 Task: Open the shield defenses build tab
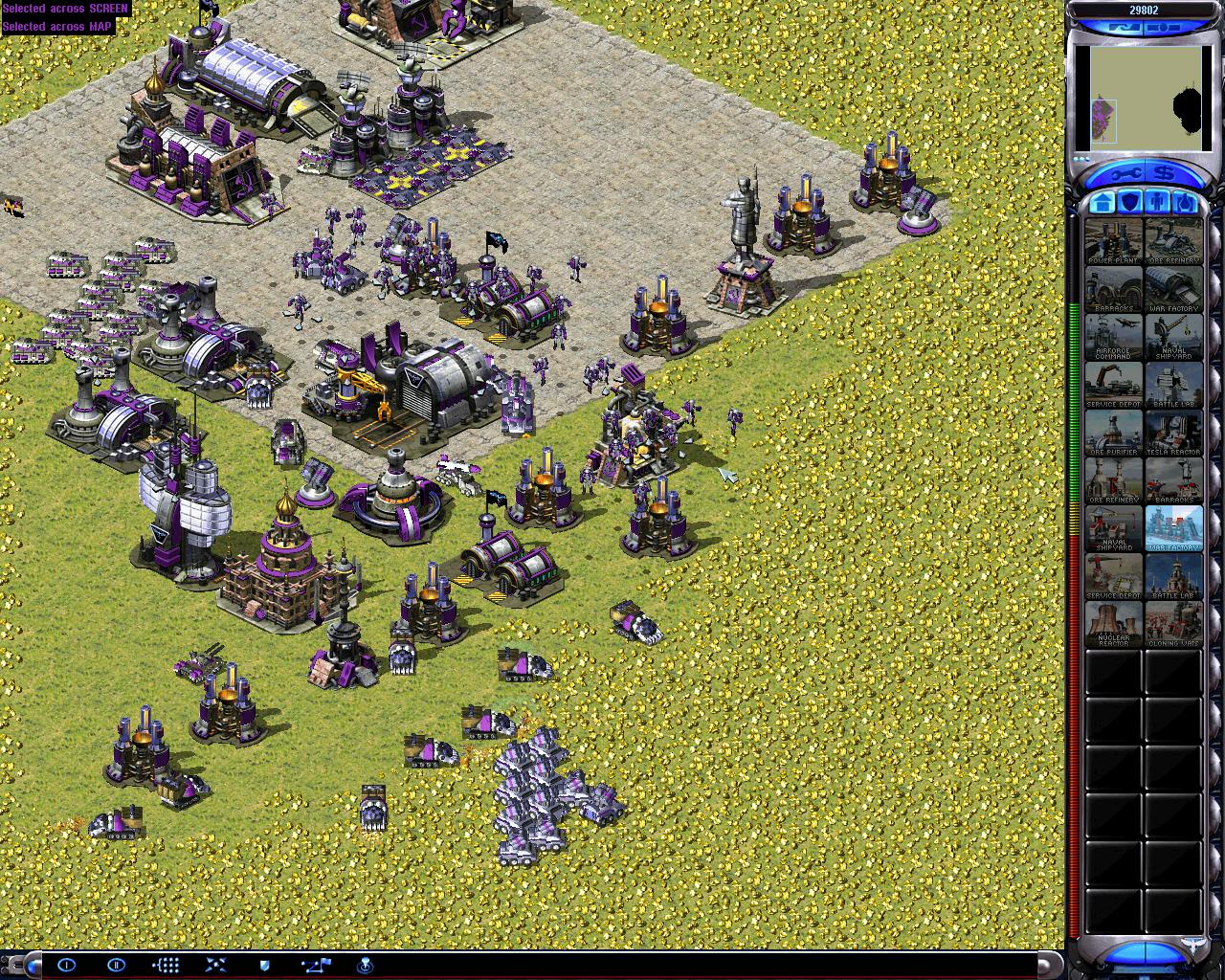[1130, 203]
